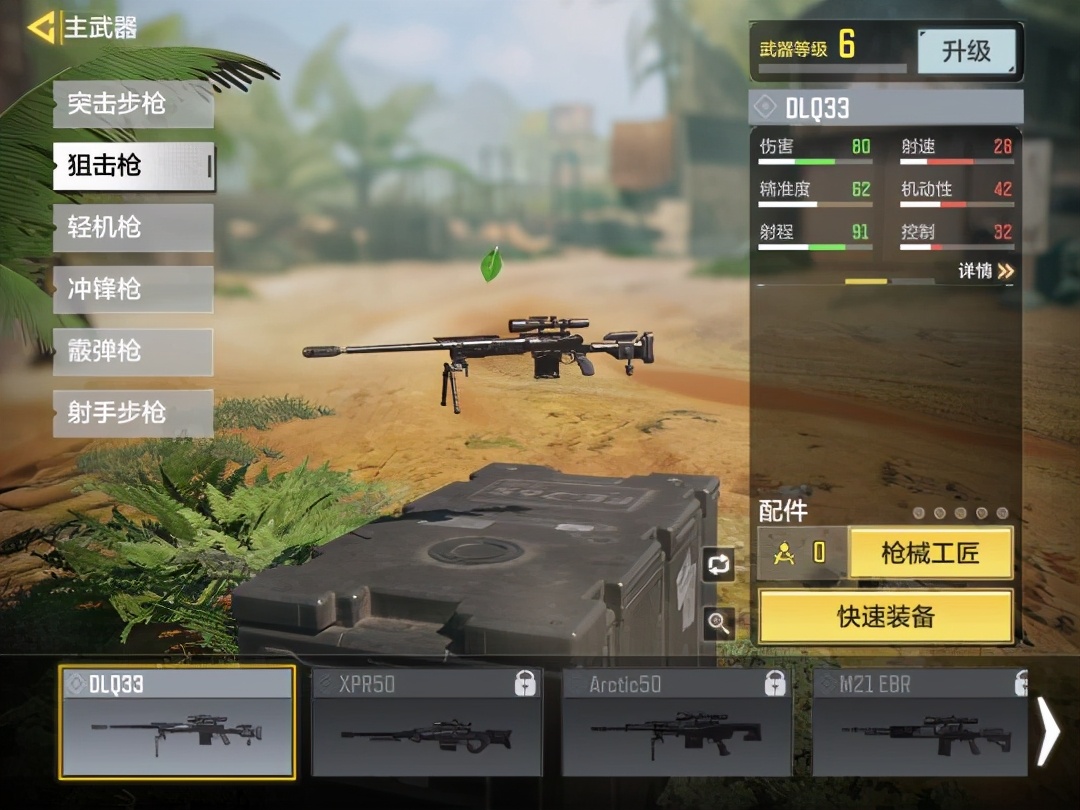Viewport: 1080px width, 810px height.
Task: Inspect the weapon with the magnifier icon
Action: point(718,623)
